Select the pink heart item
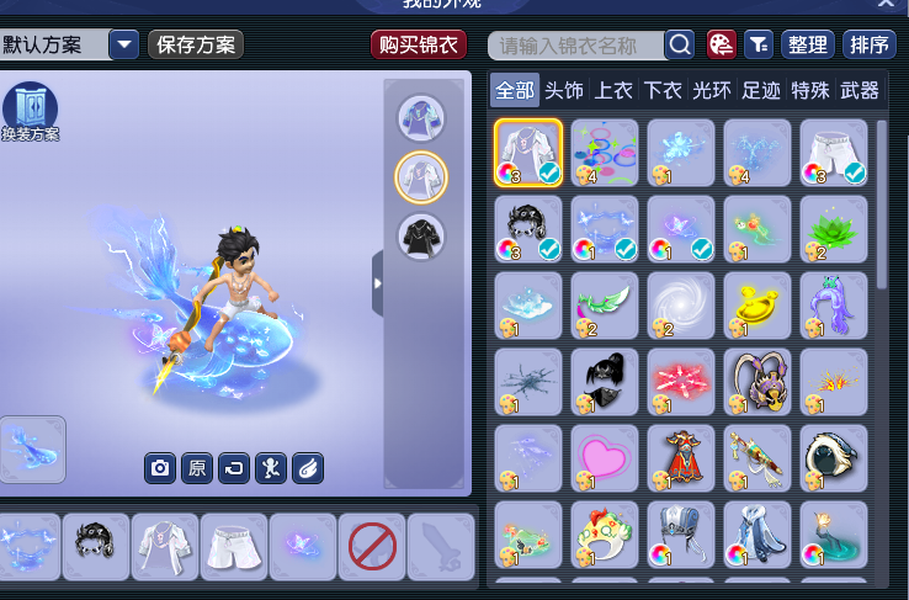909x600 pixels. pyautogui.click(x=605, y=458)
